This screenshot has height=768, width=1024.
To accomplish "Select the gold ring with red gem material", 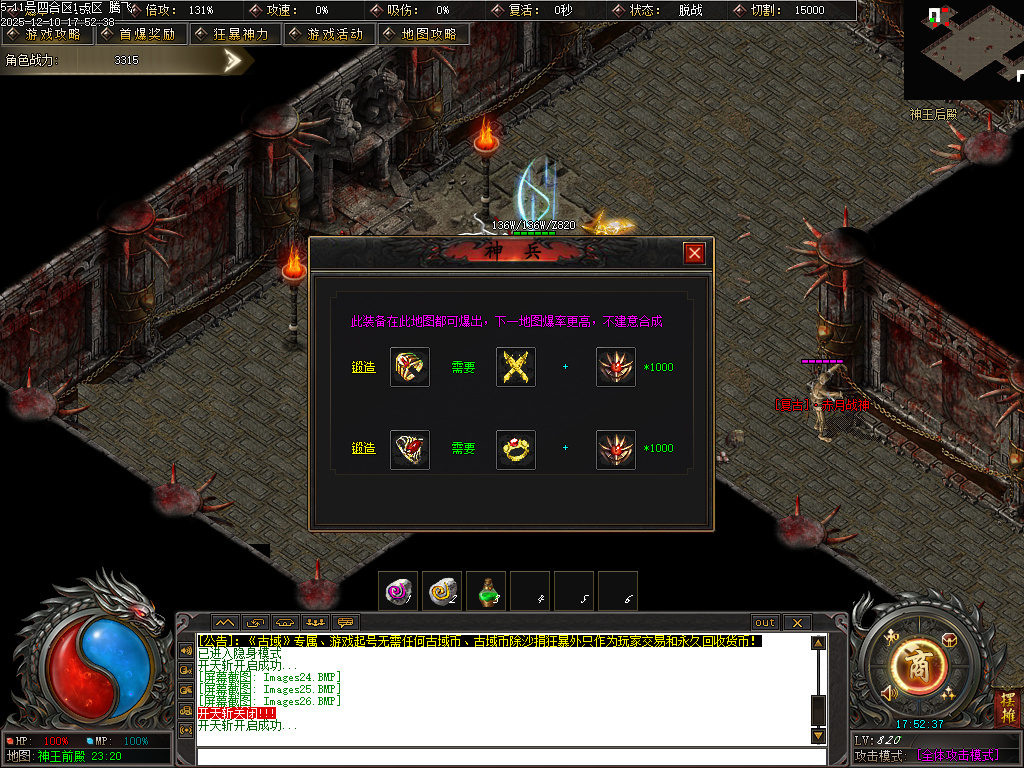I will [516, 449].
